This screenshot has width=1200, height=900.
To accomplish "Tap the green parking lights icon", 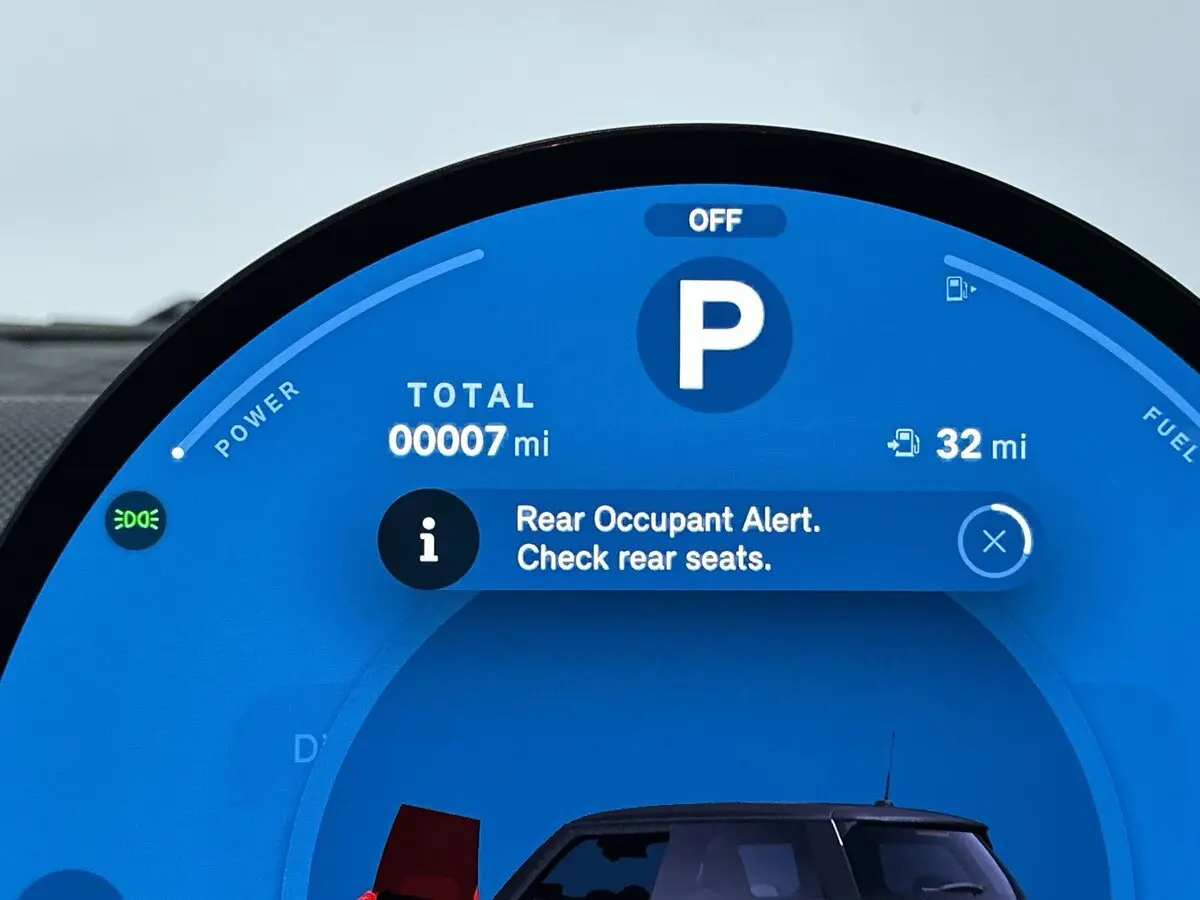I will (137, 520).
